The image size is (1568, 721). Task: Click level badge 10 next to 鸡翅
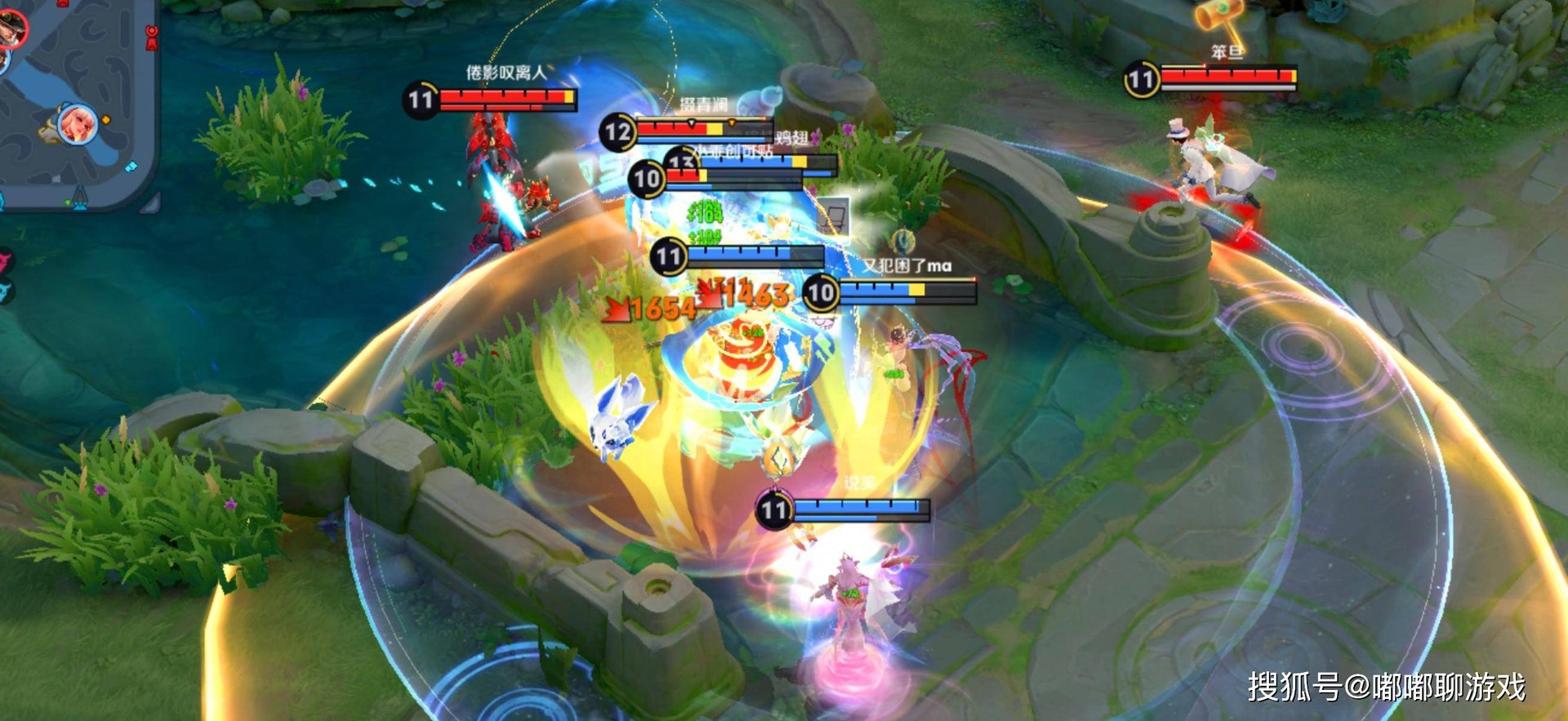646,177
